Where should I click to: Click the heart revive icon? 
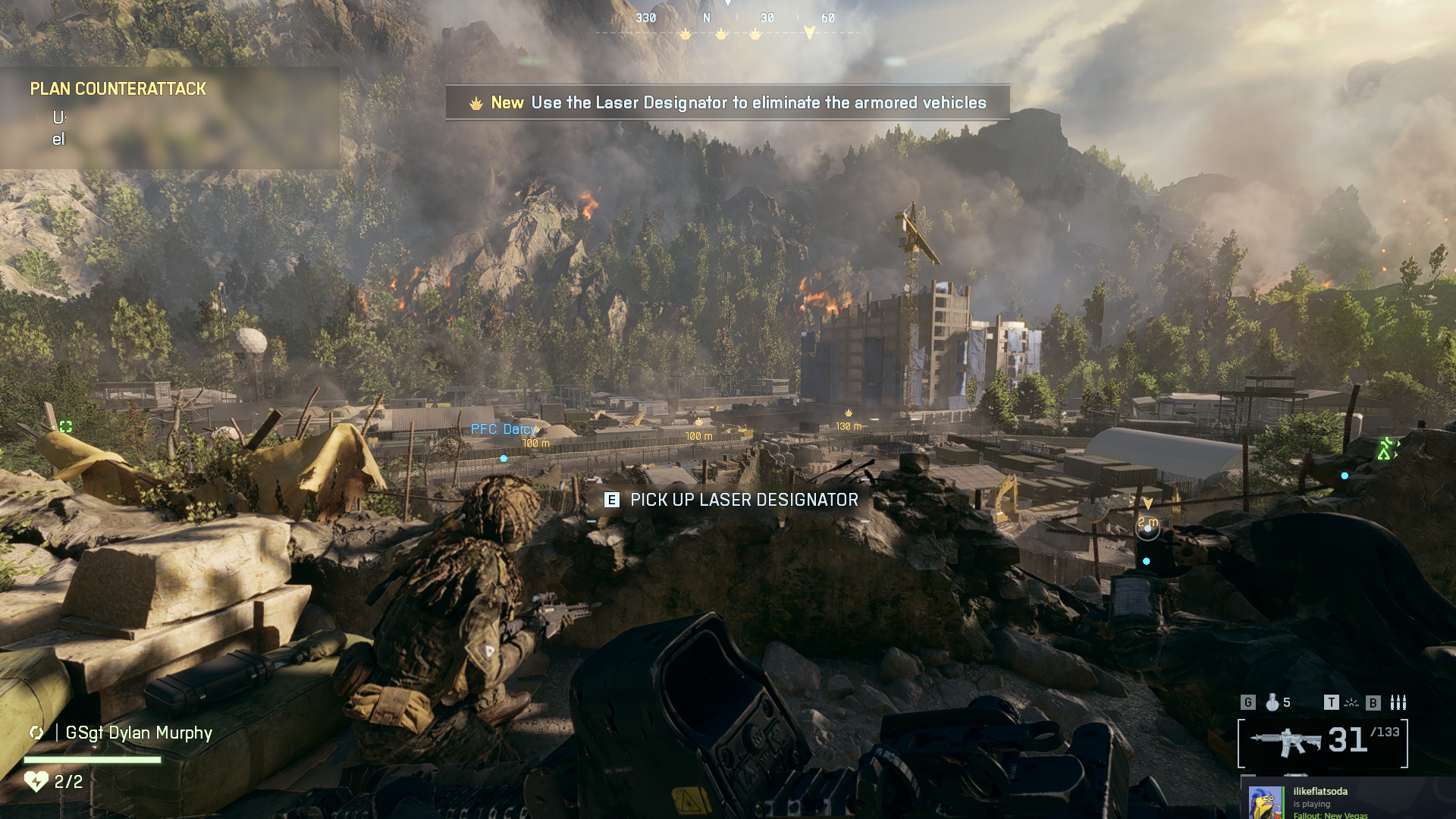point(36,781)
